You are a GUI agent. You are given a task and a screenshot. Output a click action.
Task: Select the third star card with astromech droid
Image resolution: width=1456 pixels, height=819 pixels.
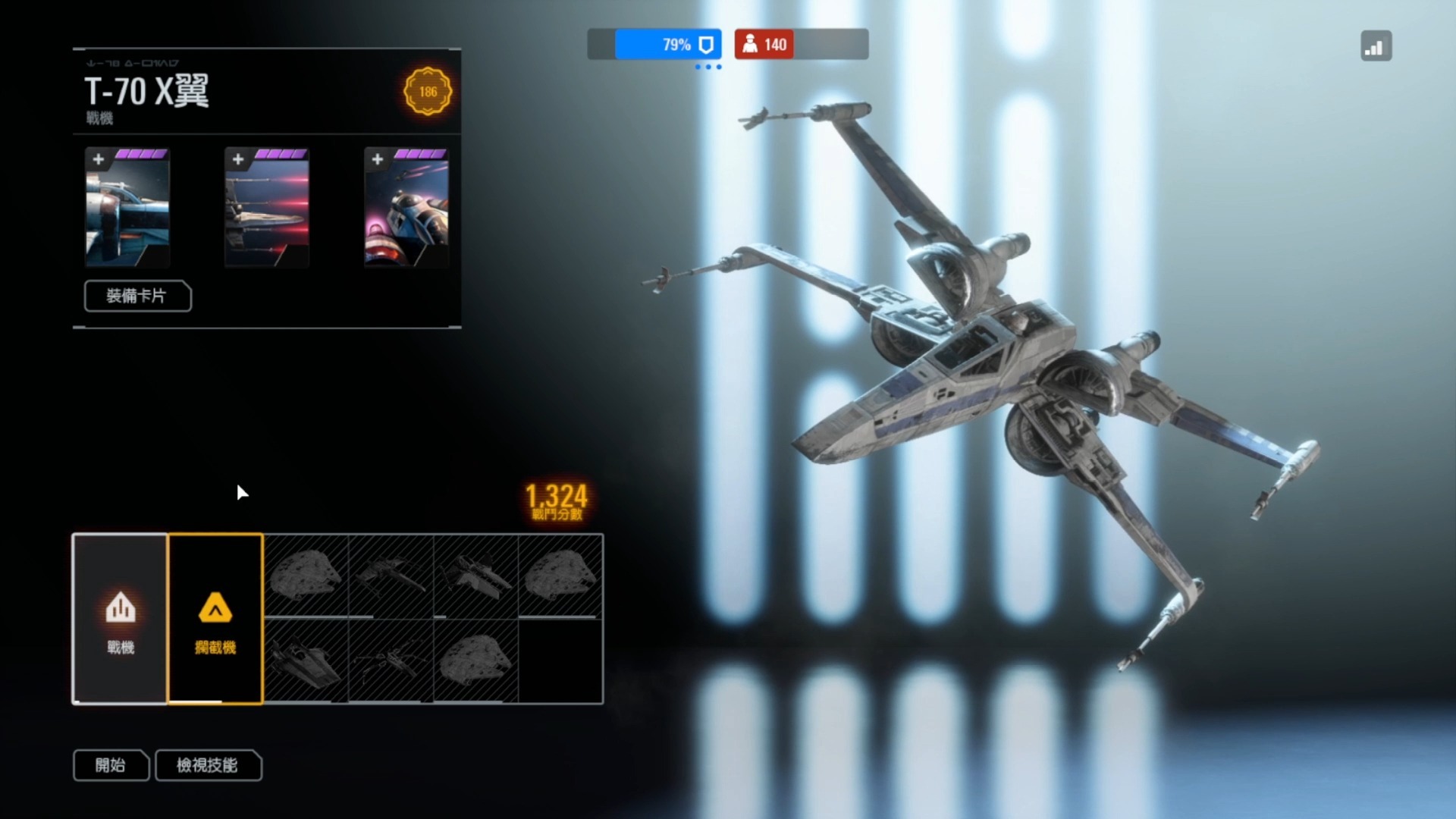pos(406,208)
